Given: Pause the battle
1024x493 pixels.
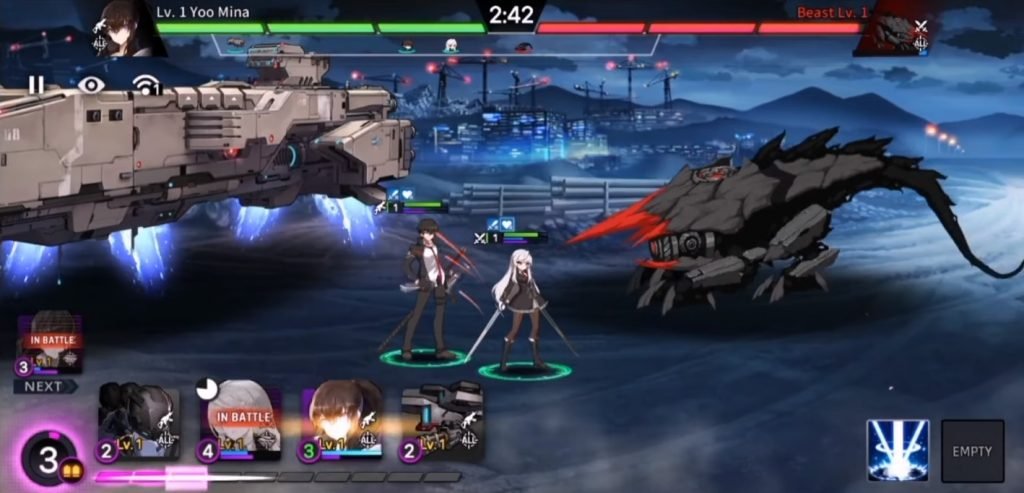Looking at the screenshot, I should click(x=36, y=85).
